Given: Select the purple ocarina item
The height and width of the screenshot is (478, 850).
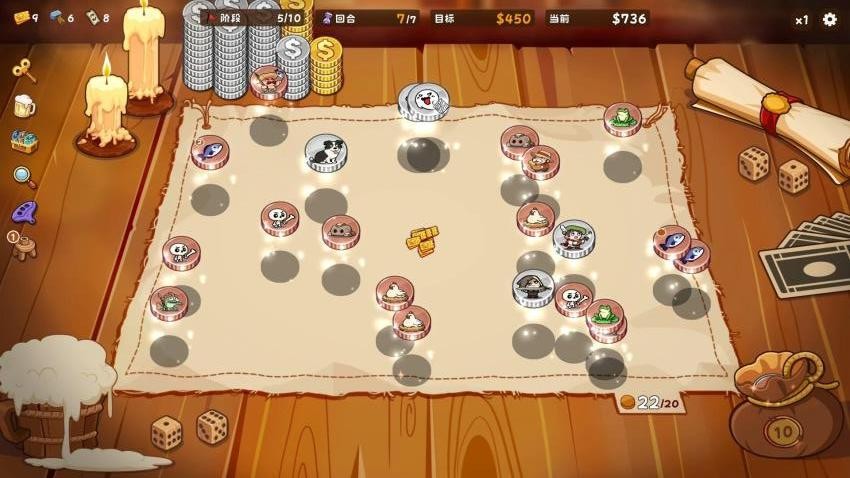Looking at the screenshot, I should (x=24, y=212).
